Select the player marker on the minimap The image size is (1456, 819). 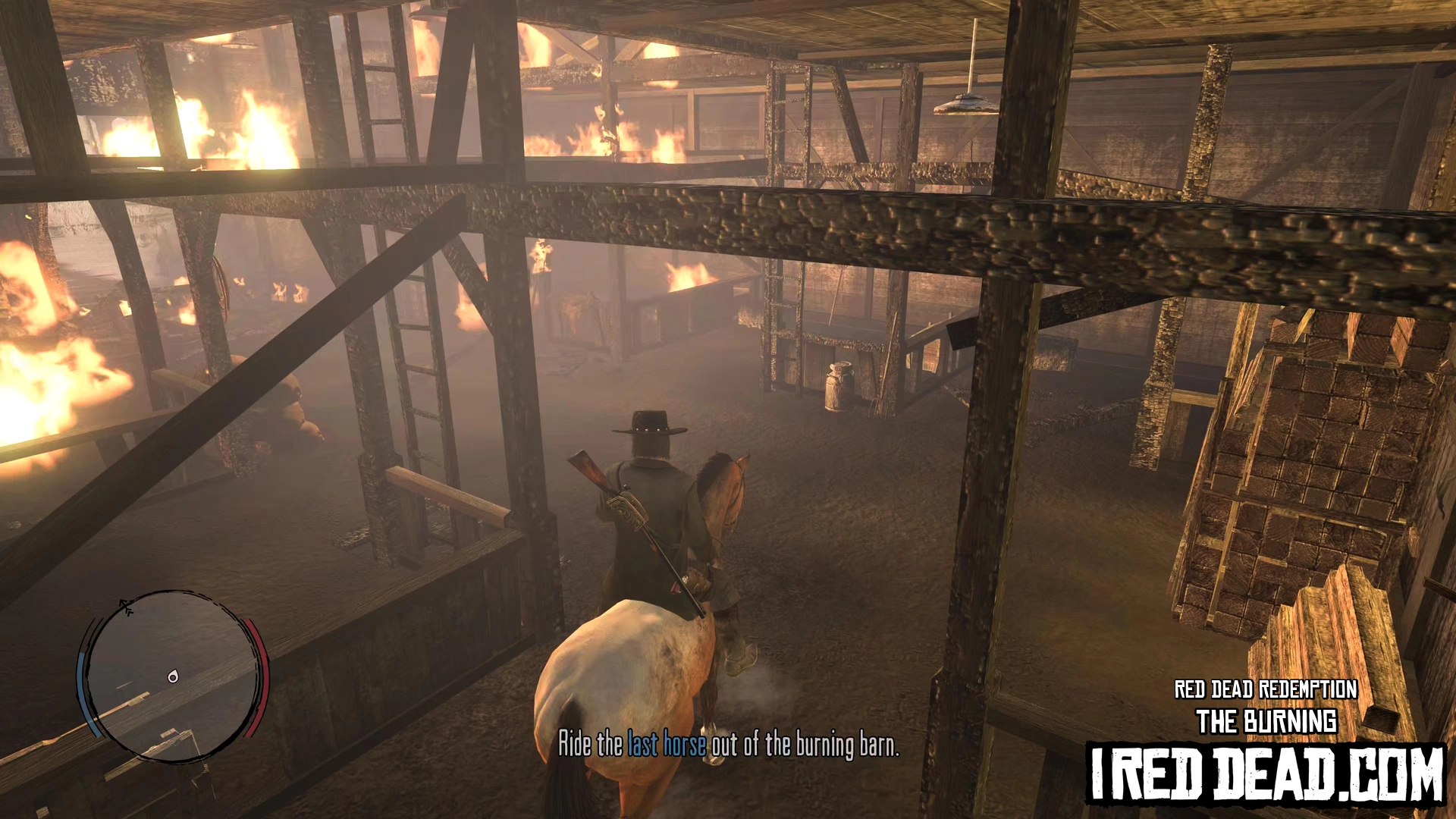tap(173, 676)
